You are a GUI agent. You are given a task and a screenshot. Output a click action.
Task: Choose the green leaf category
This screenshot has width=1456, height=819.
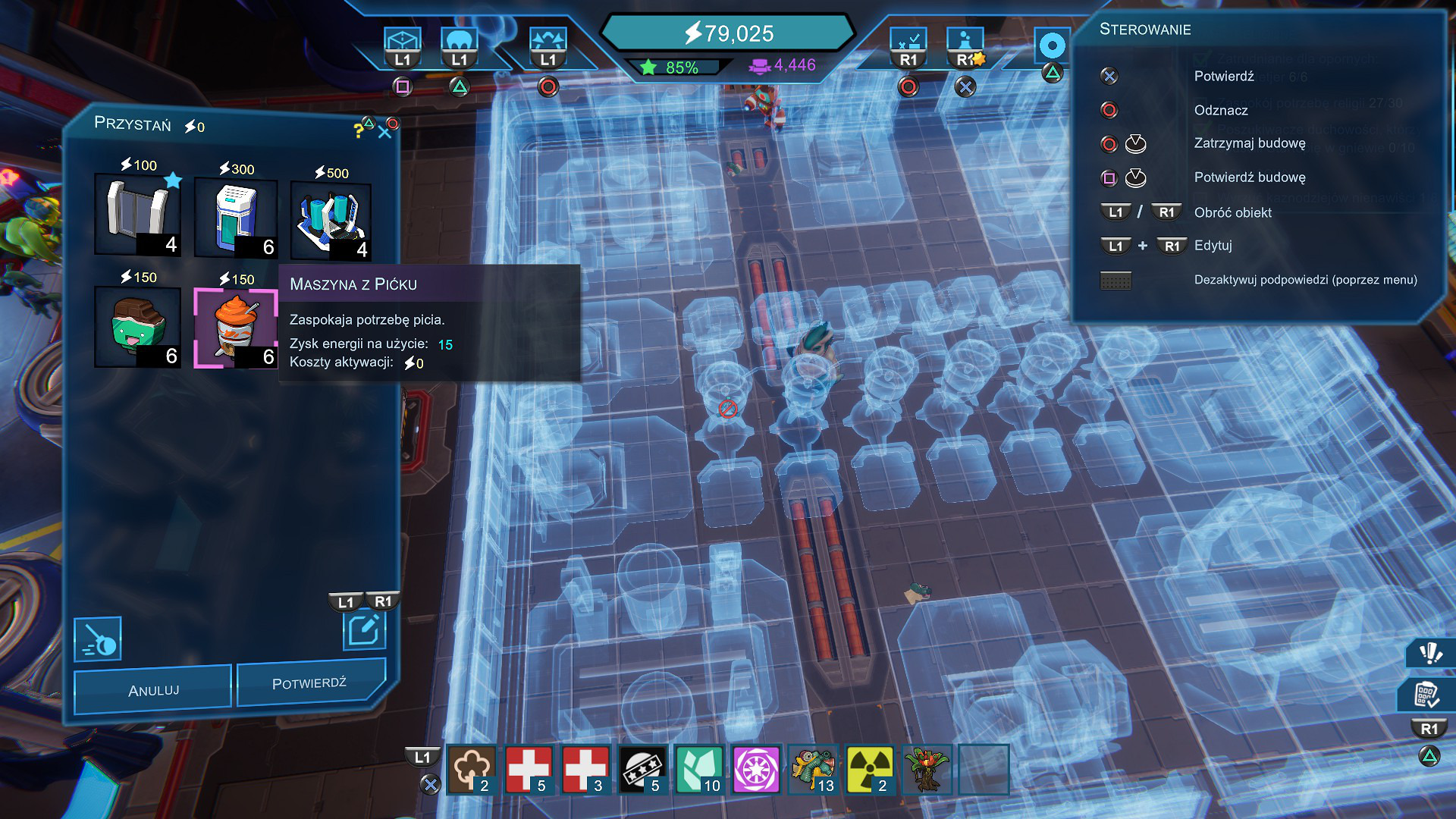[699, 770]
